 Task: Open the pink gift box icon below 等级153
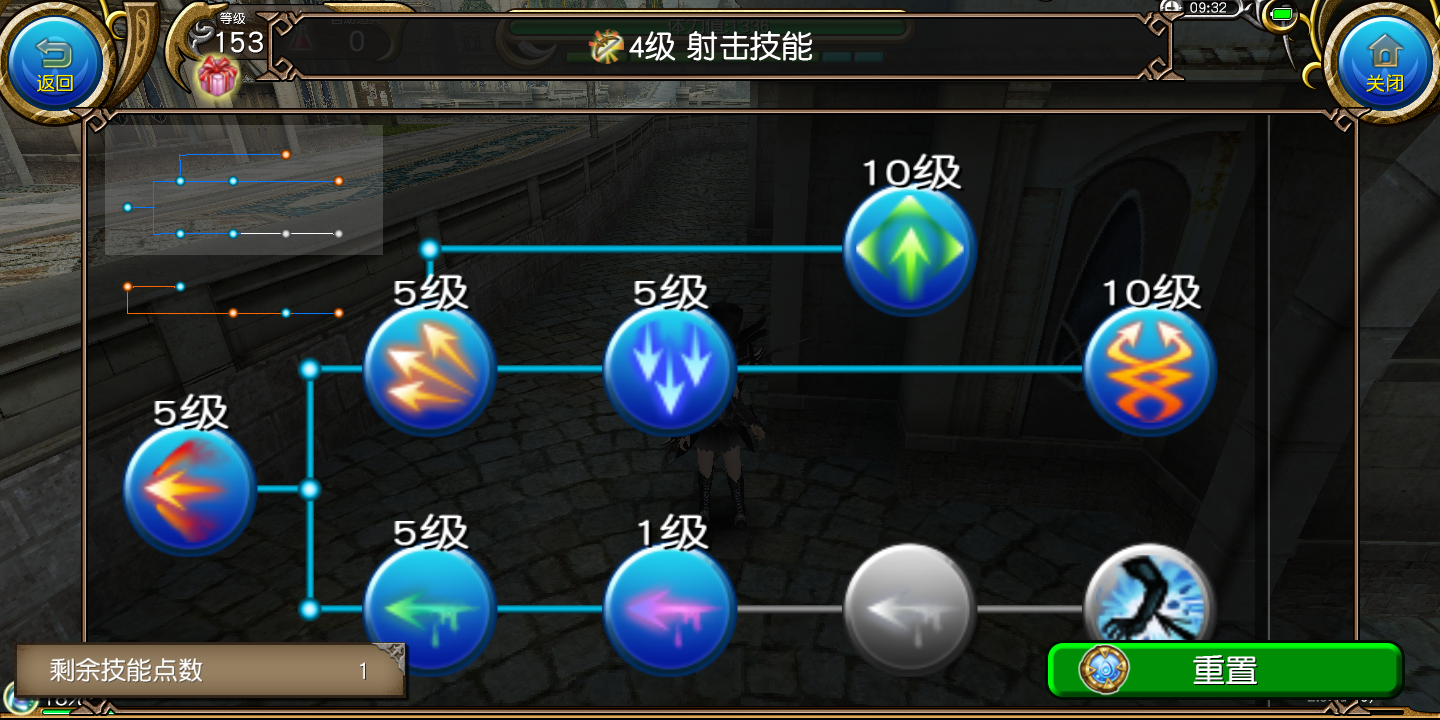click(x=220, y=77)
